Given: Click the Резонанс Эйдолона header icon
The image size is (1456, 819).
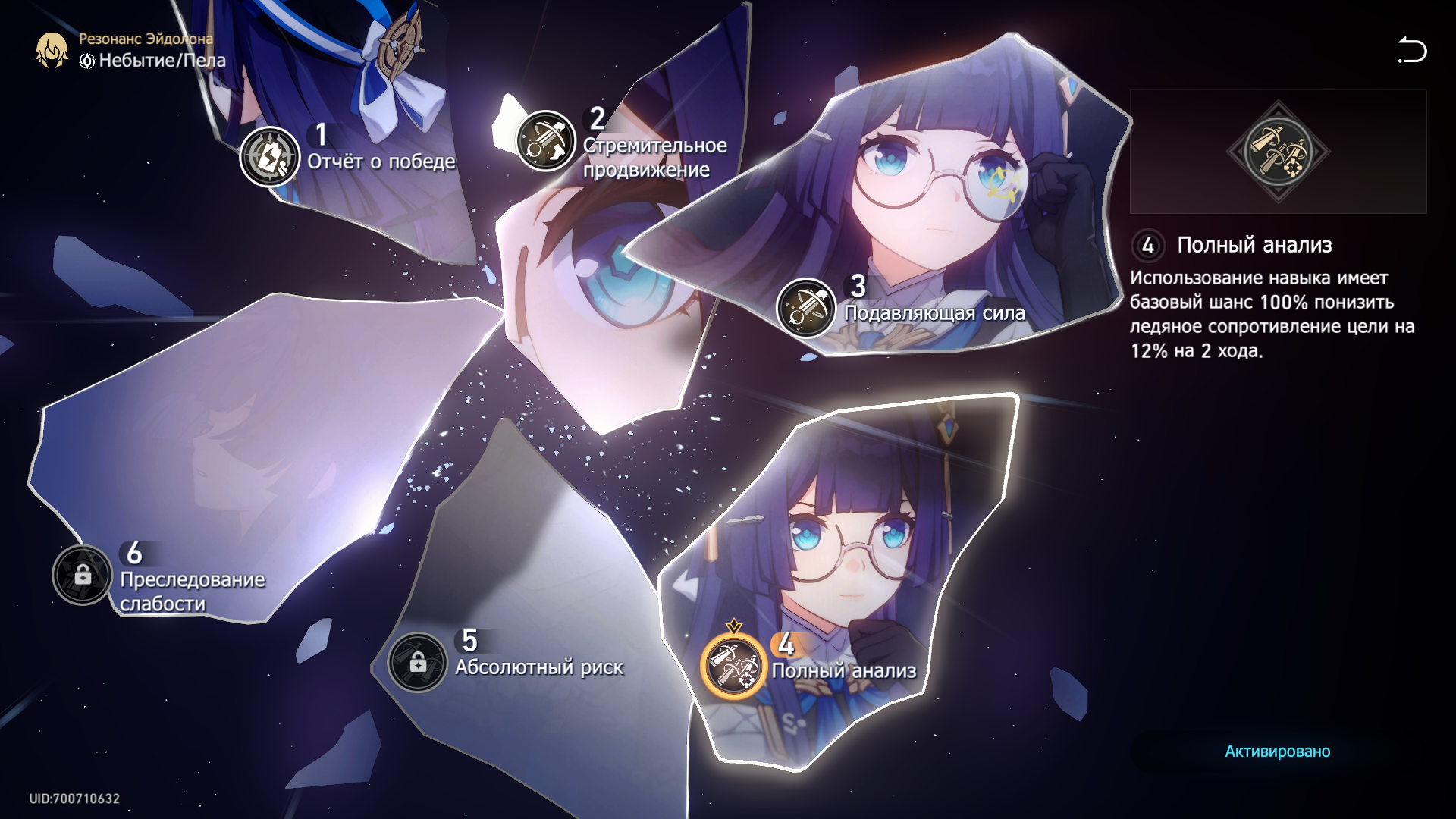Looking at the screenshot, I should 52,50.
